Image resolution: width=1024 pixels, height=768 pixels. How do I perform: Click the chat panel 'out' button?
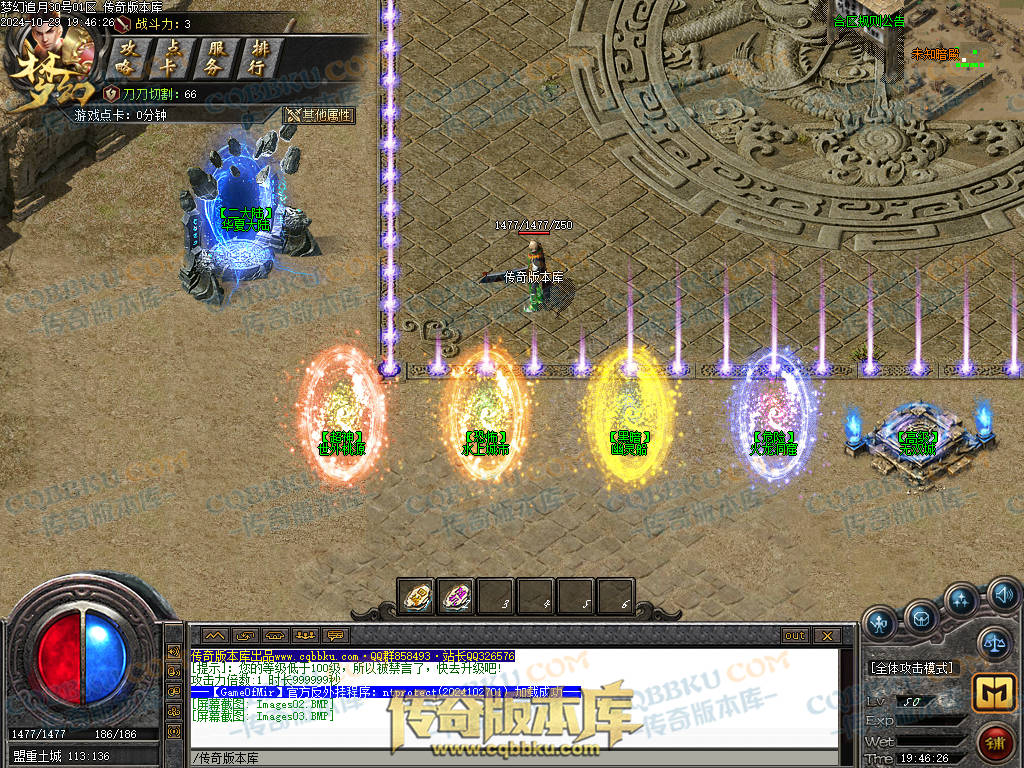tap(795, 636)
